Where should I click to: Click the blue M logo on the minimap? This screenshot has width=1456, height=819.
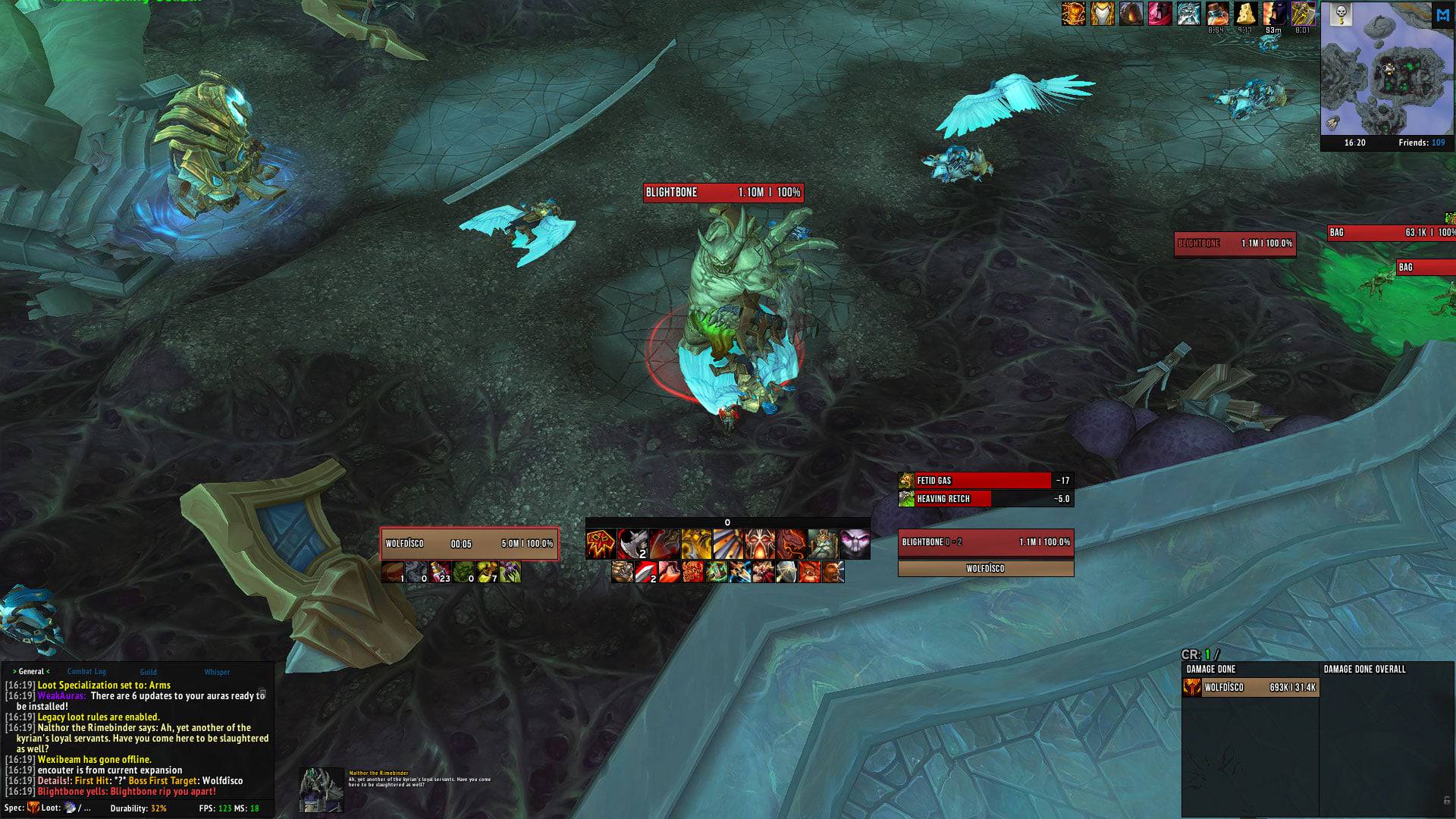pos(1442,15)
